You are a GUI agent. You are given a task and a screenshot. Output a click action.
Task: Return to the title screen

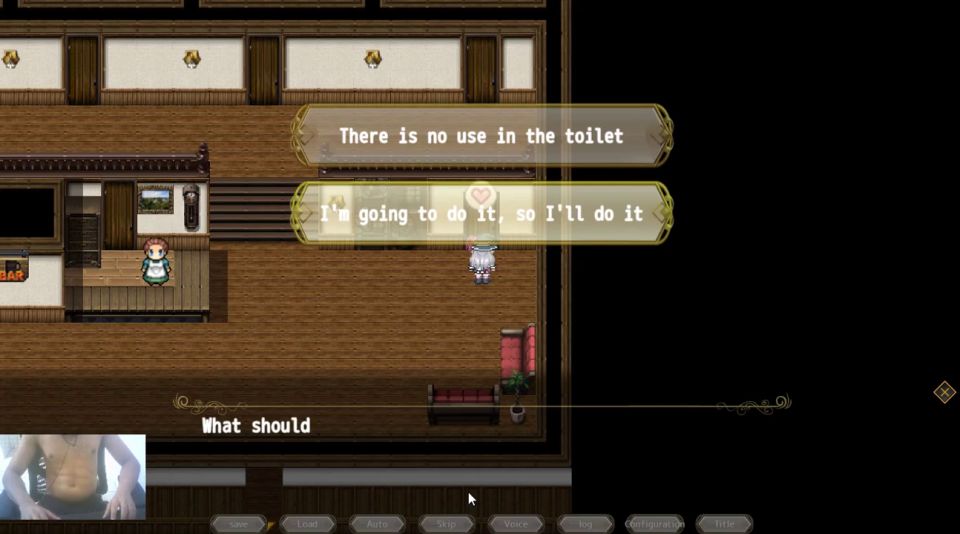tap(724, 524)
